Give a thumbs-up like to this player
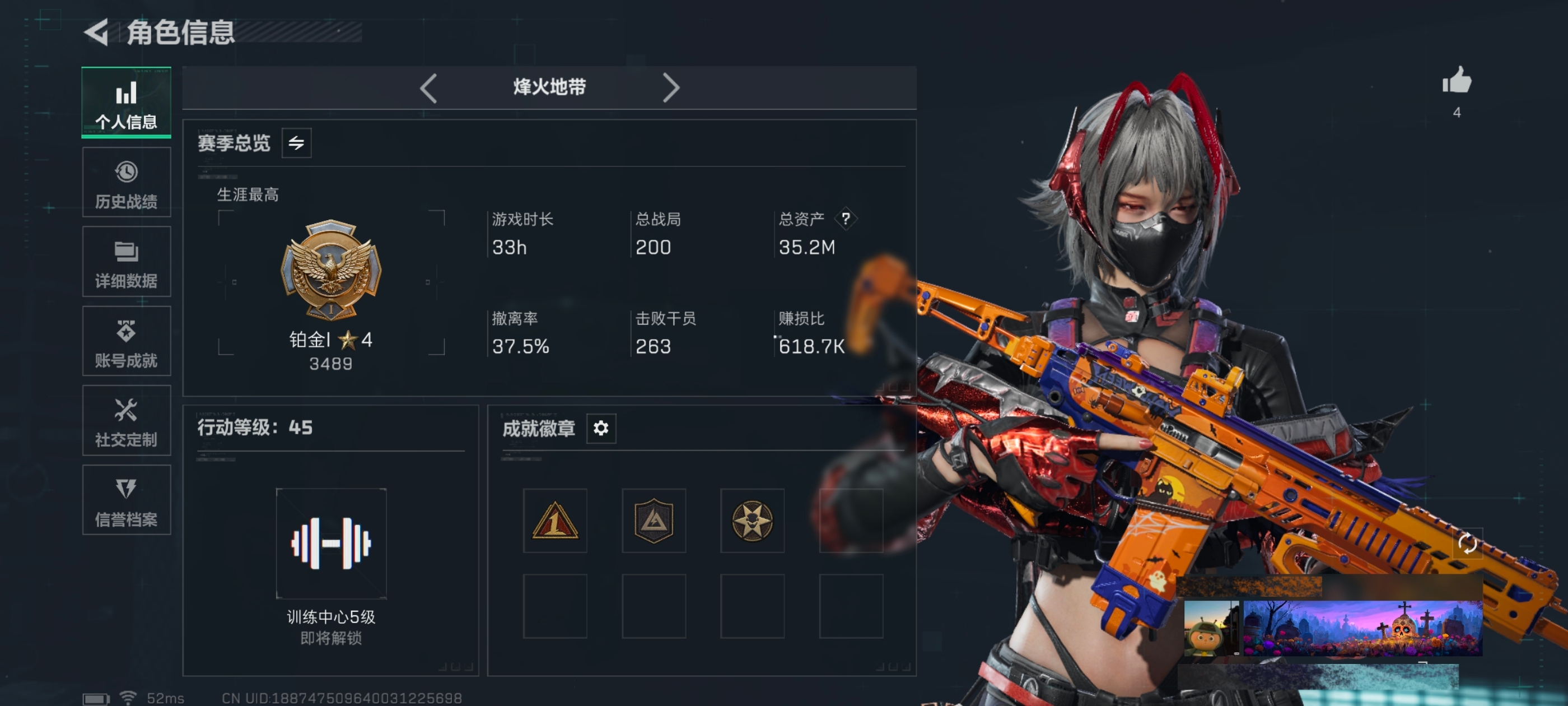The height and width of the screenshot is (706, 1568). [1457, 82]
